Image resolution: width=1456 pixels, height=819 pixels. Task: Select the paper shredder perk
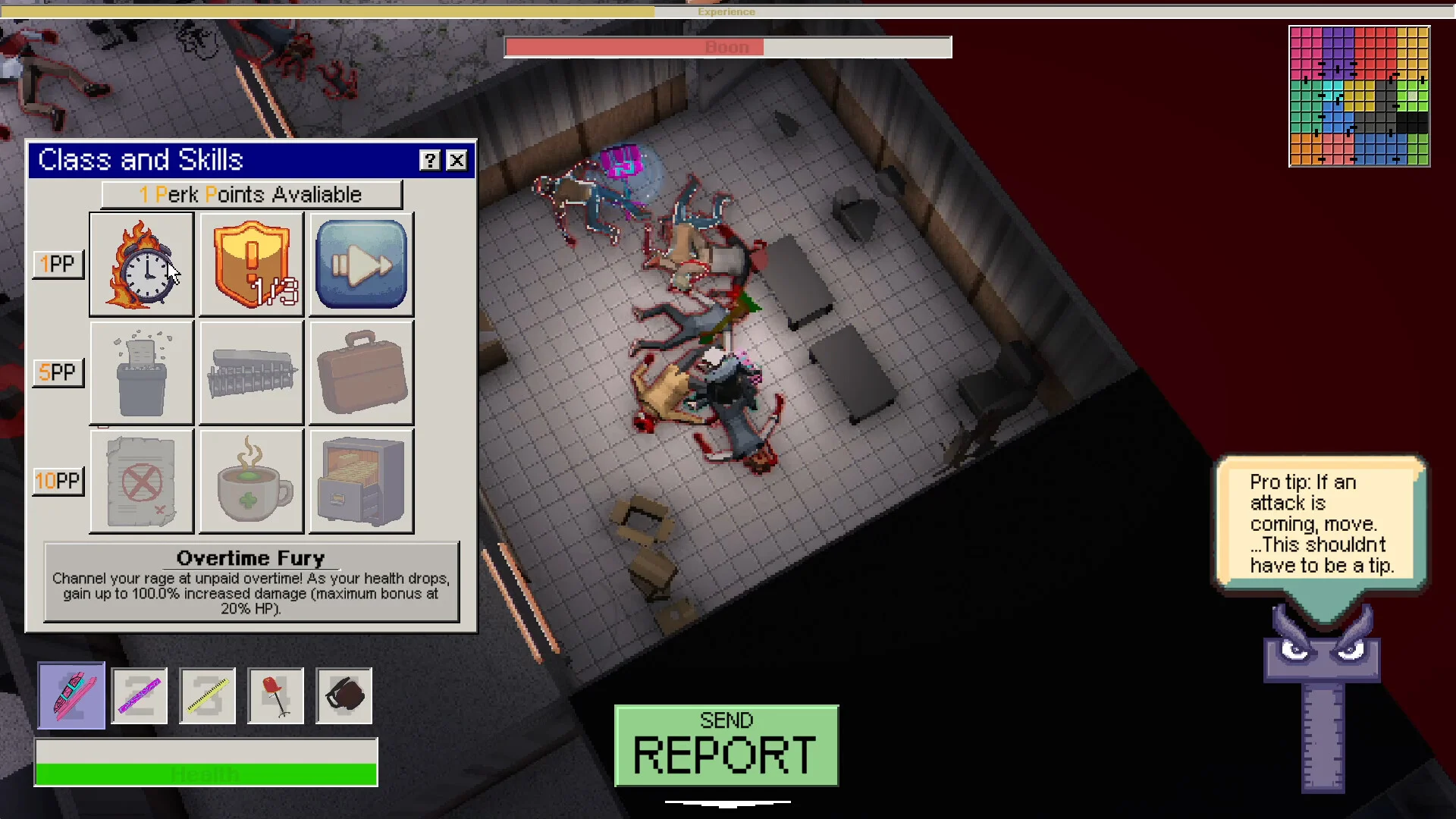click(x=142, y=372)
